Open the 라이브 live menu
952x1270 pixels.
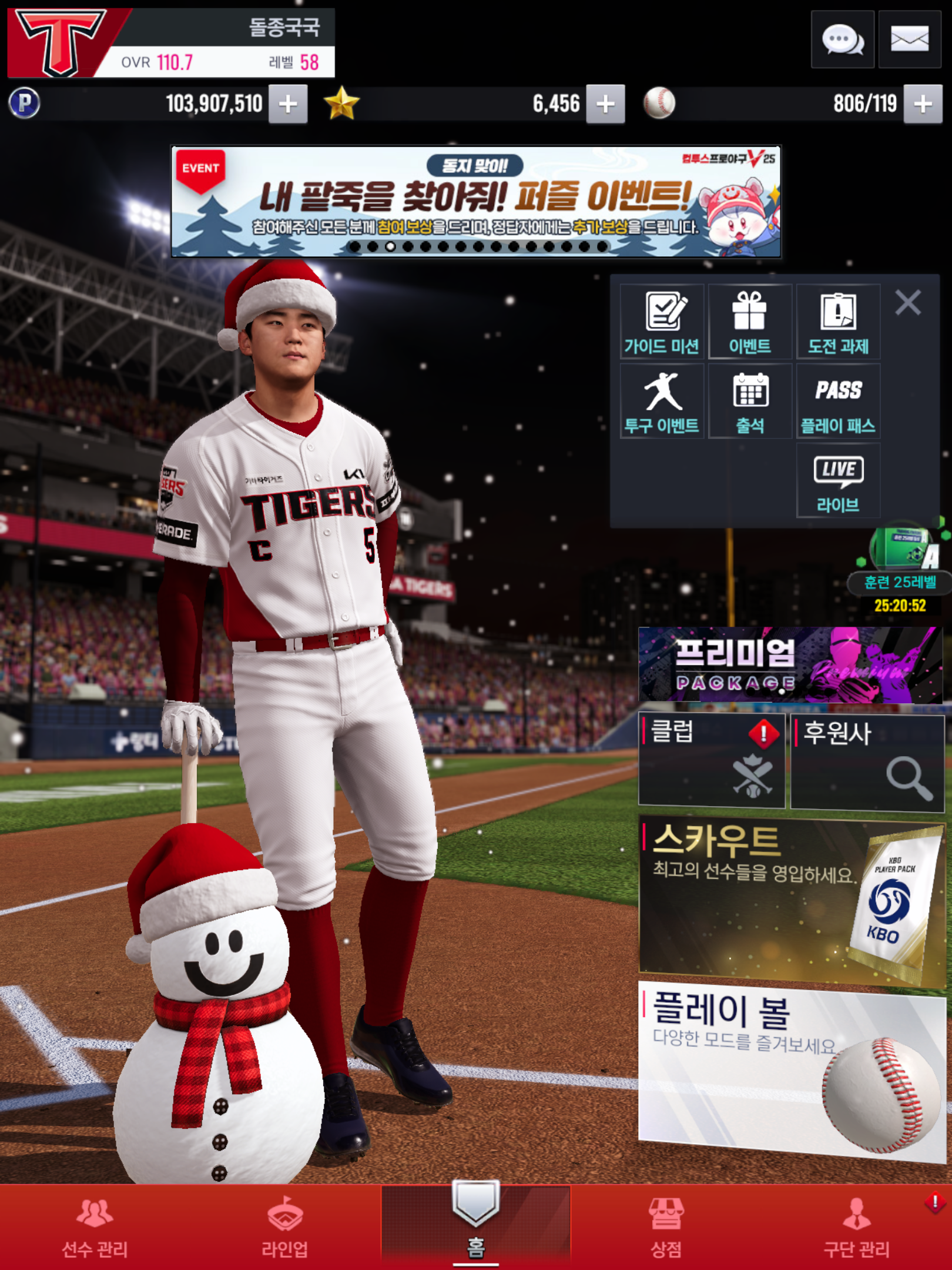pyautogui.click(x=838, y=481)
